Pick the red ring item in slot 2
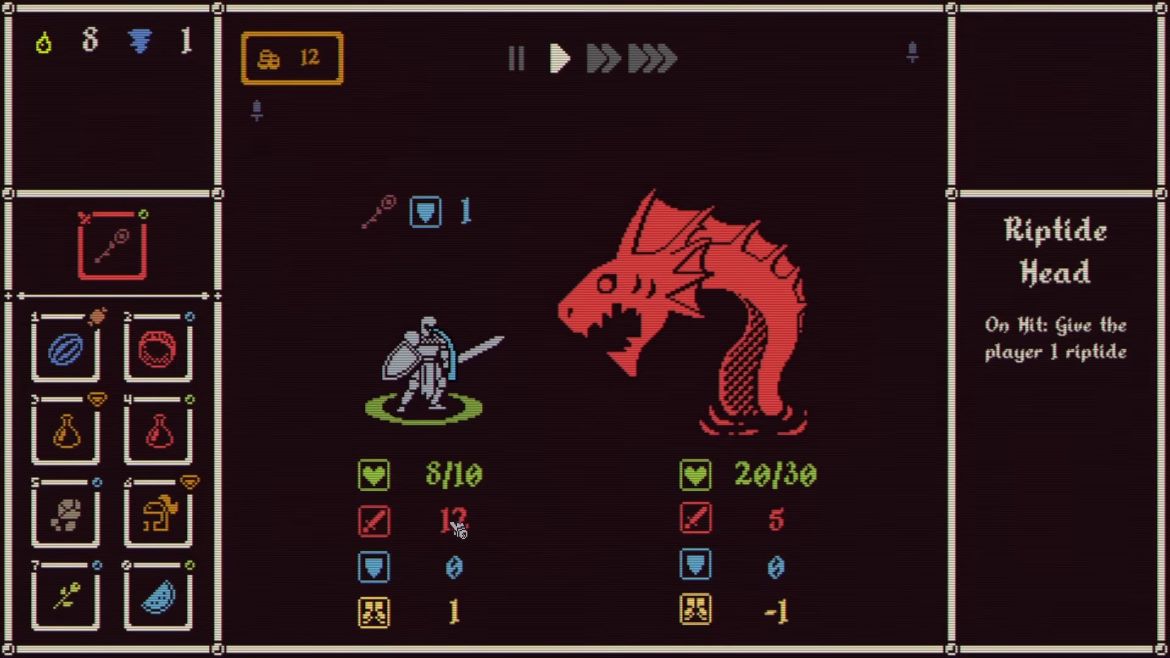1170x658 pixels. click(158, 349)
